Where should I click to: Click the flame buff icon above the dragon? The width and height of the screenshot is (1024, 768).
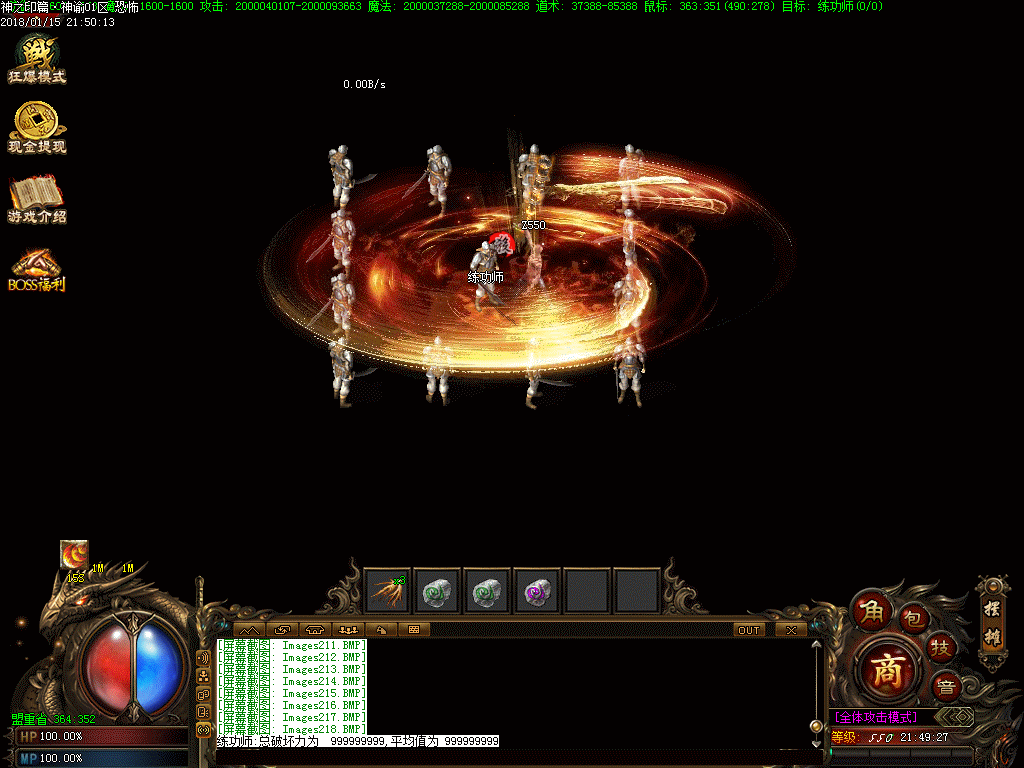tap(75, 554)
